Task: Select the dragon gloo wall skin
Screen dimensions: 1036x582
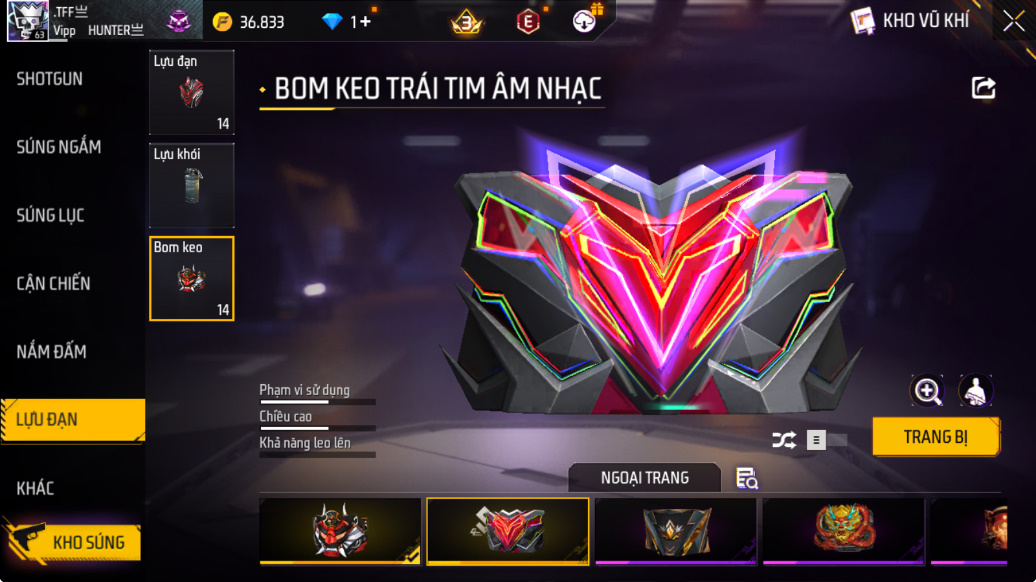Action: pos(843,530)
